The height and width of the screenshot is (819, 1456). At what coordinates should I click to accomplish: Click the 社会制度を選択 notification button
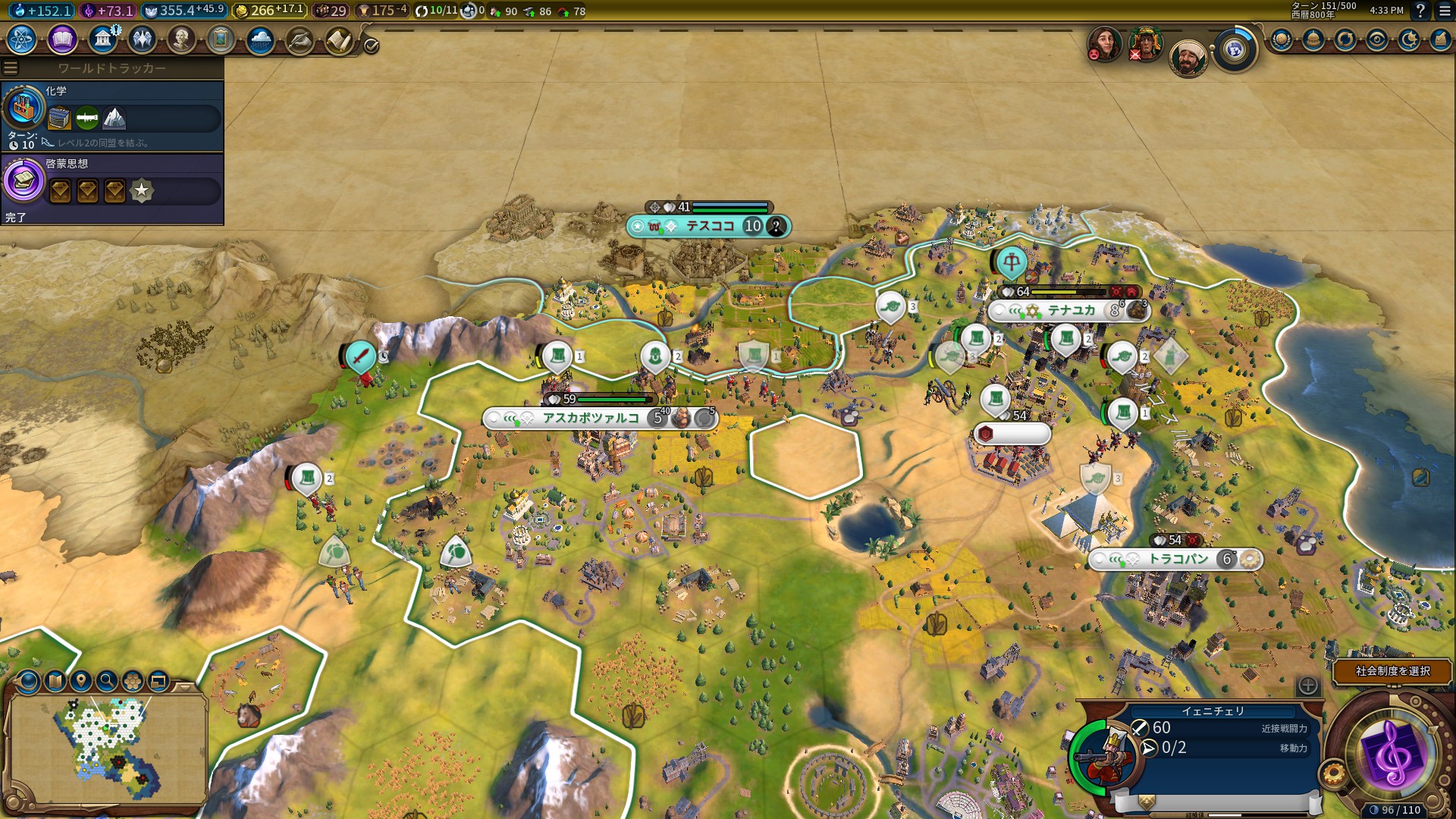point(1392,671)
